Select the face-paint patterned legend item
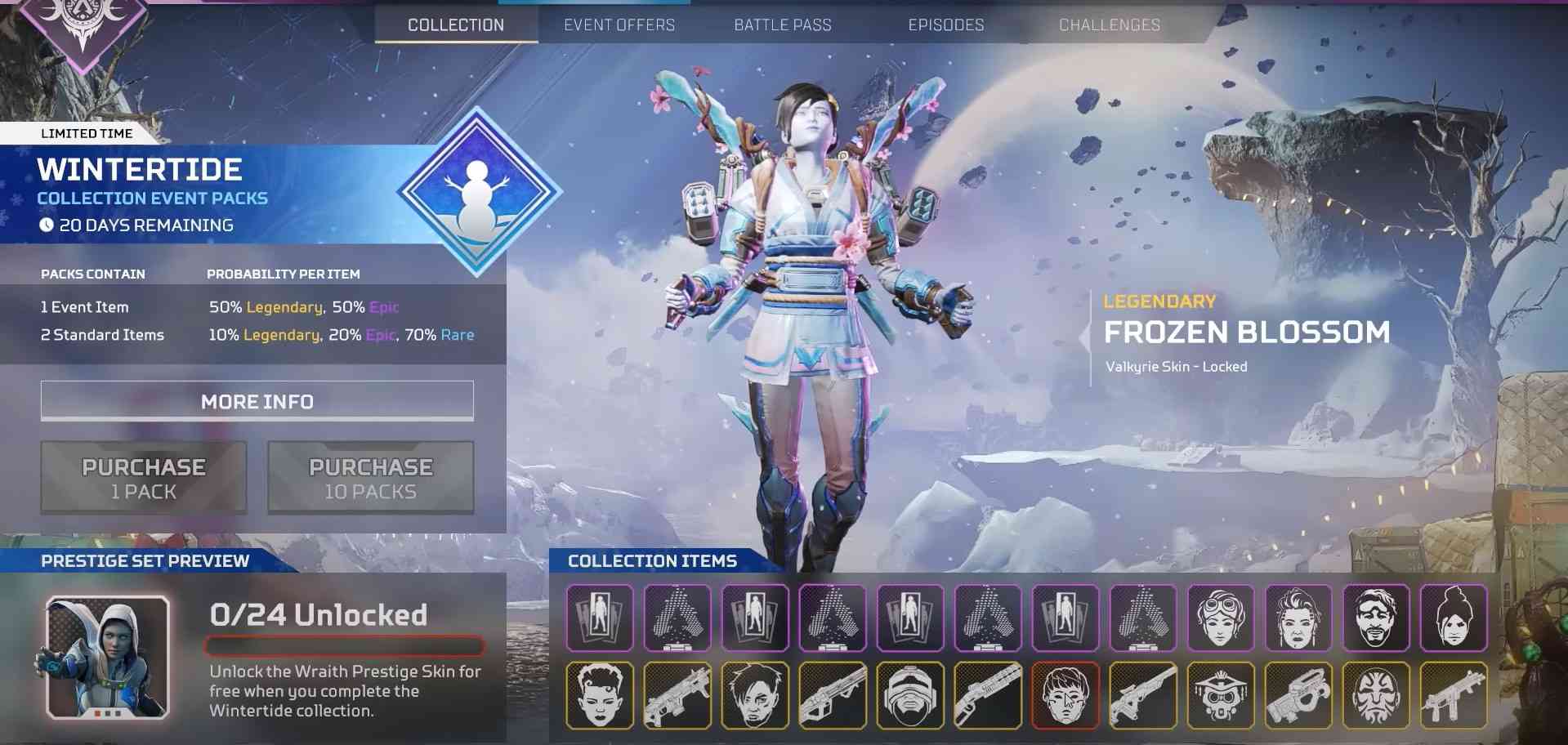 (1376, 695)
